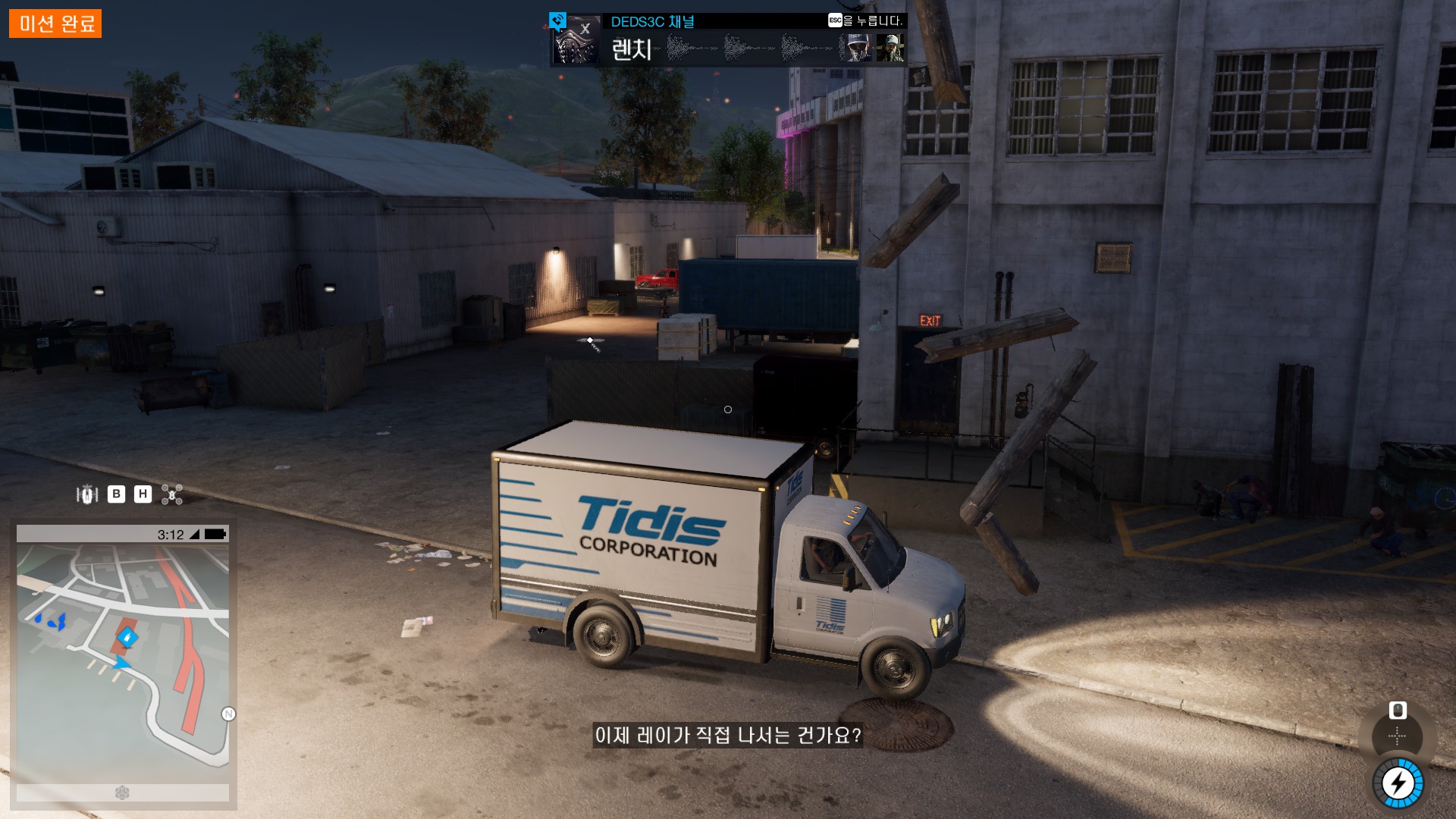This screenshot has height=819, width=1456.
Task: Click the DedSec logo below the minimap
Action: (122, 792)
